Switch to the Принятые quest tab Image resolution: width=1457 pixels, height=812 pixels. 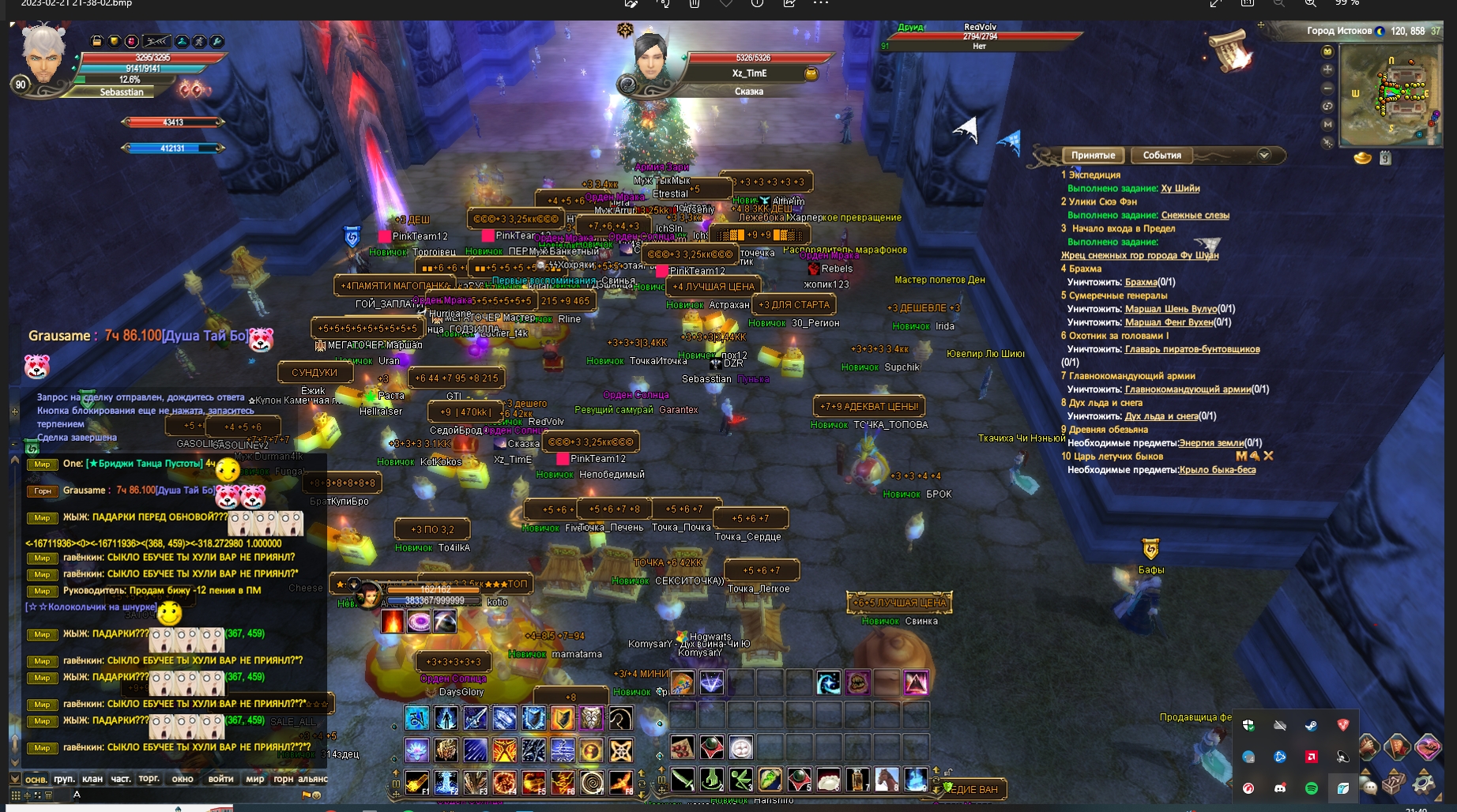coord(1093,156)
